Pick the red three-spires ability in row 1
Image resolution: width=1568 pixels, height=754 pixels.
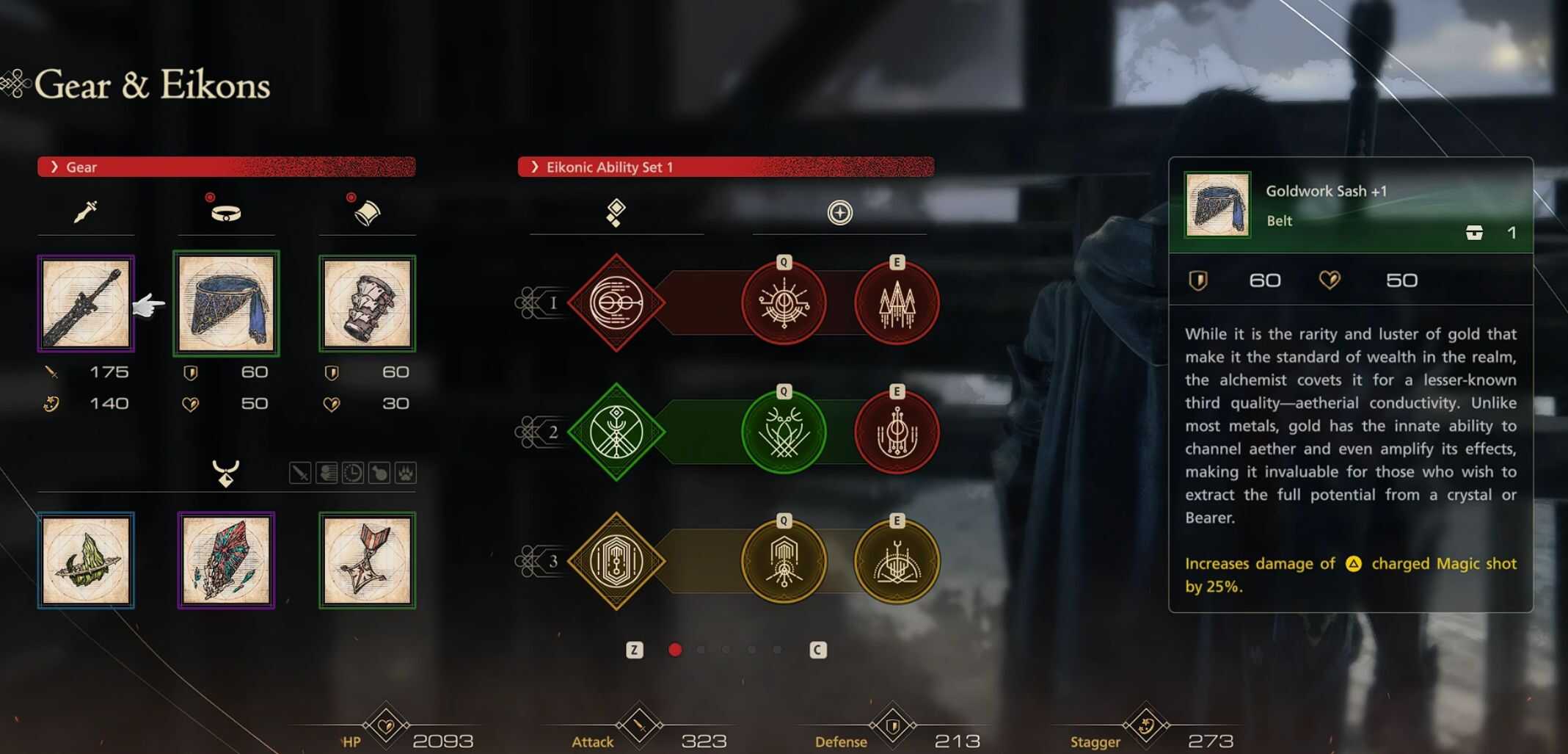tap(897, 302)
